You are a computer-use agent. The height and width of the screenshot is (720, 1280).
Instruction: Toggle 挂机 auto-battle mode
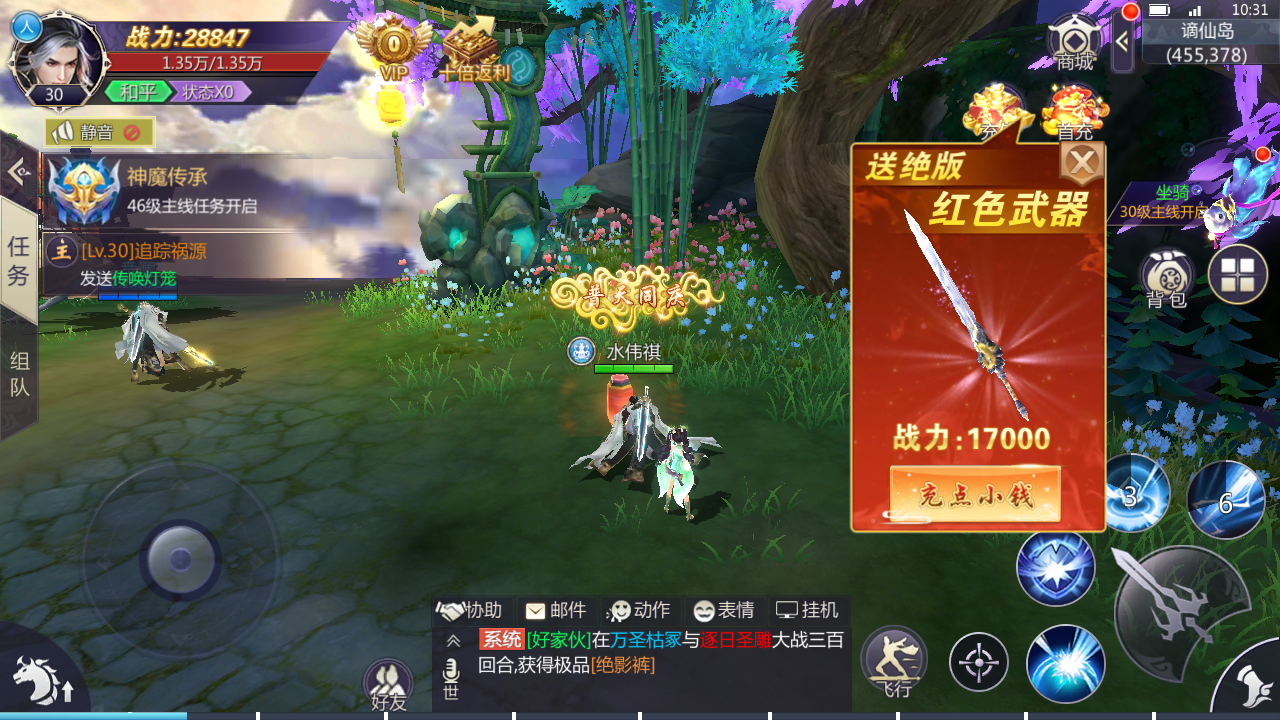click(808, 610)
